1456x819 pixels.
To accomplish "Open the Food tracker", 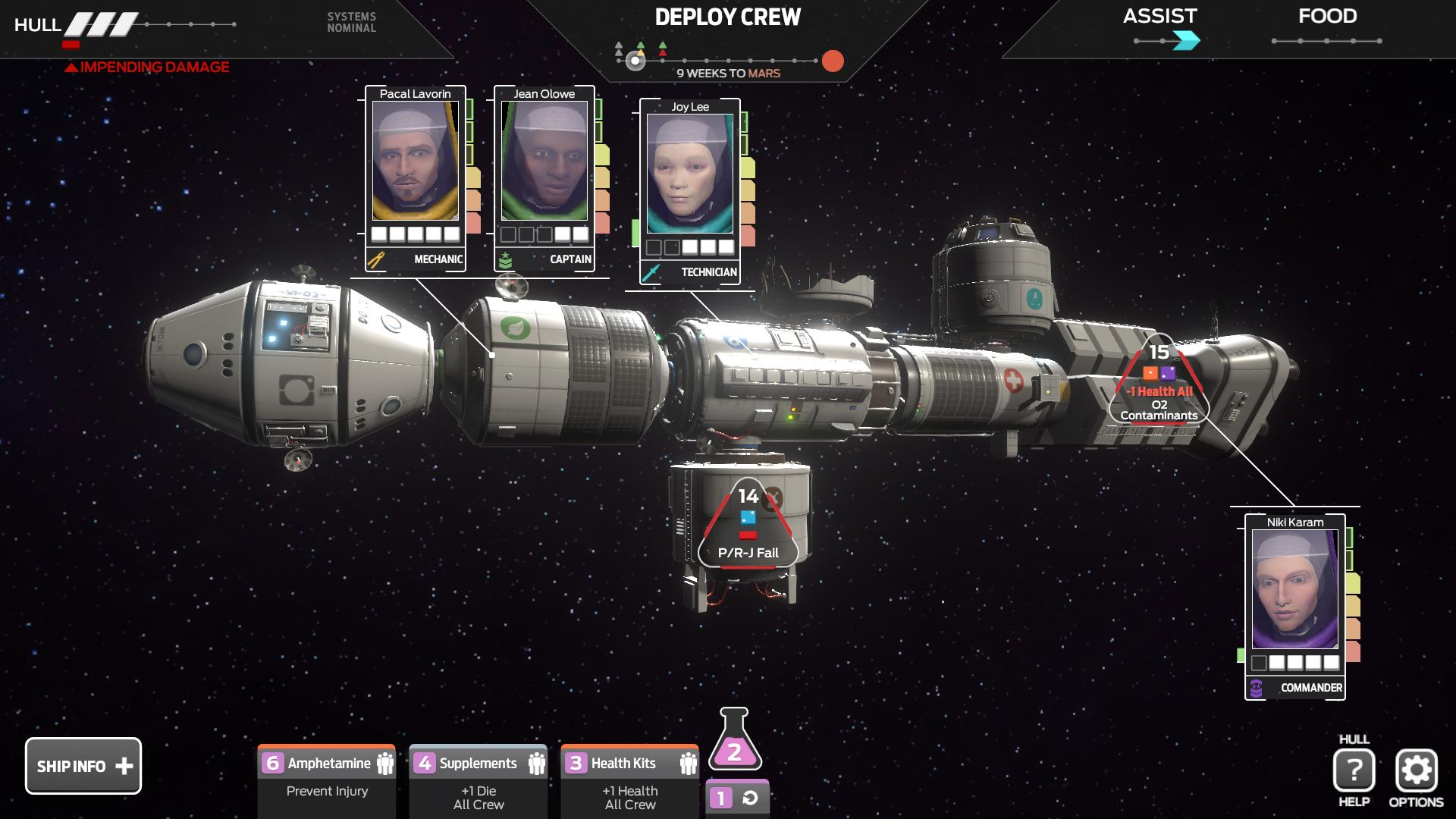I will coord(1327,27).
